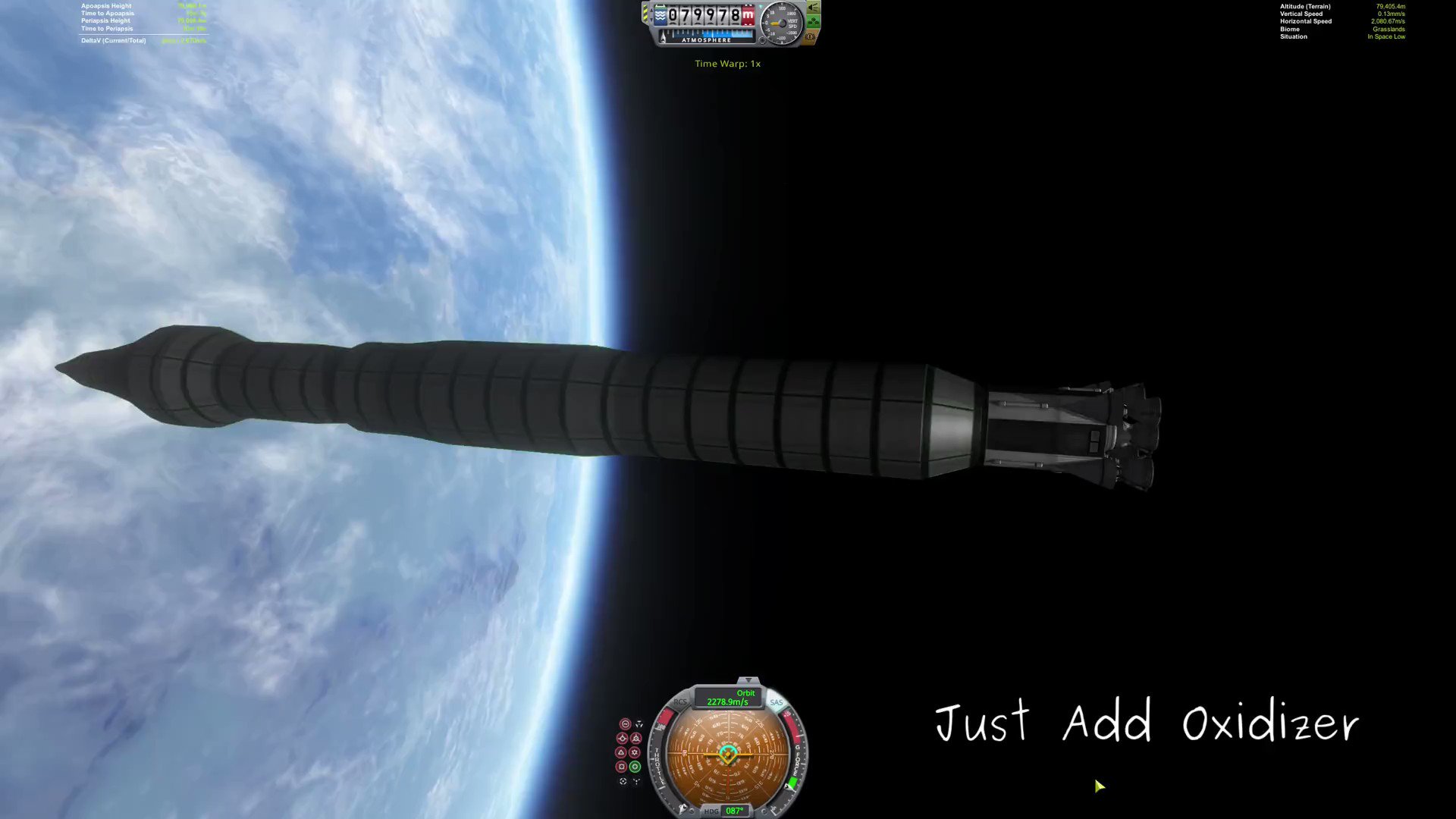Select prograde hold on the SAS mode panel
The image size is (1456, 819).
tap(623, 737)
